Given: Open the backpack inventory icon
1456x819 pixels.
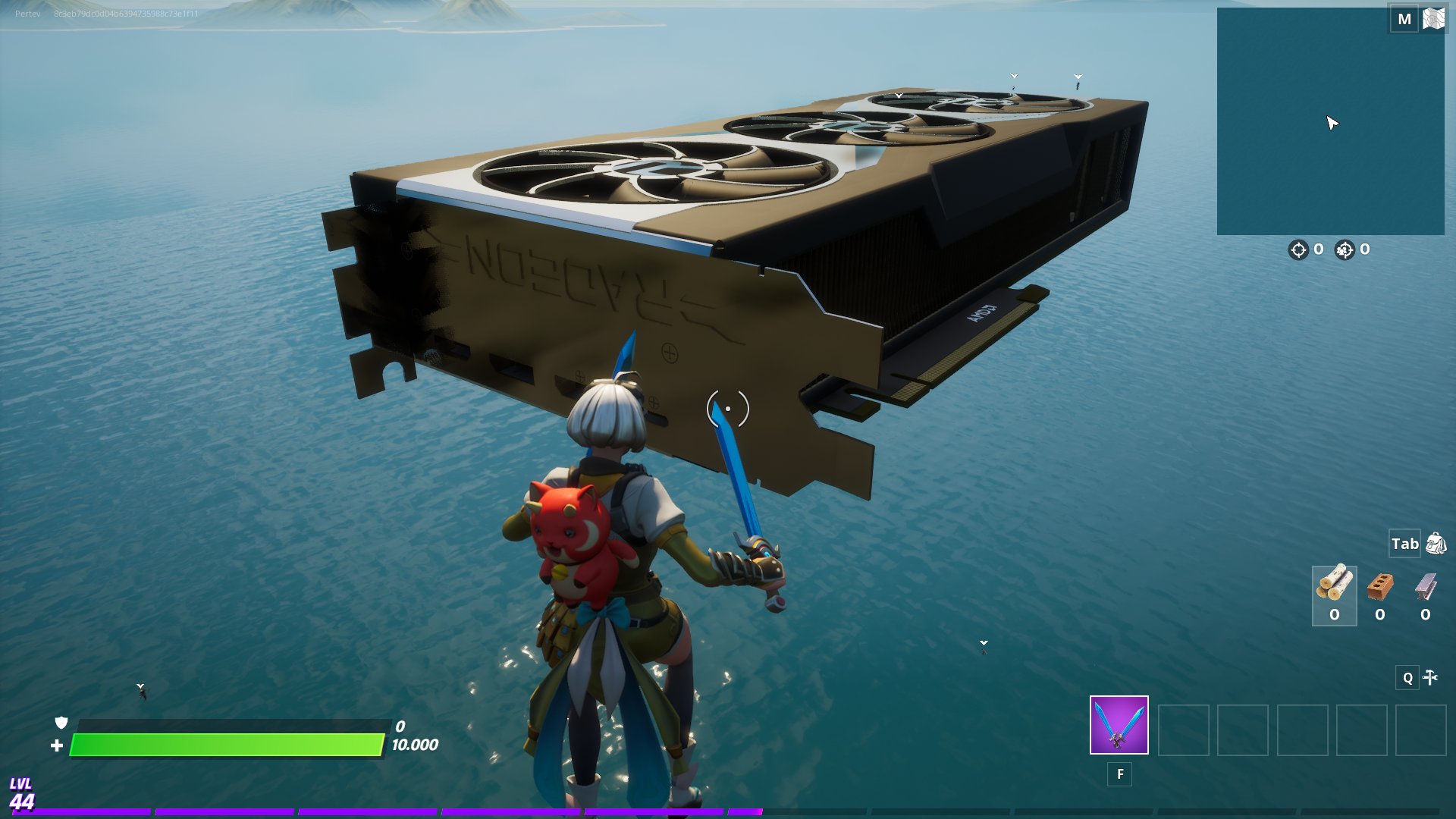Looking at the screenshot, I should coord(1436,544).
